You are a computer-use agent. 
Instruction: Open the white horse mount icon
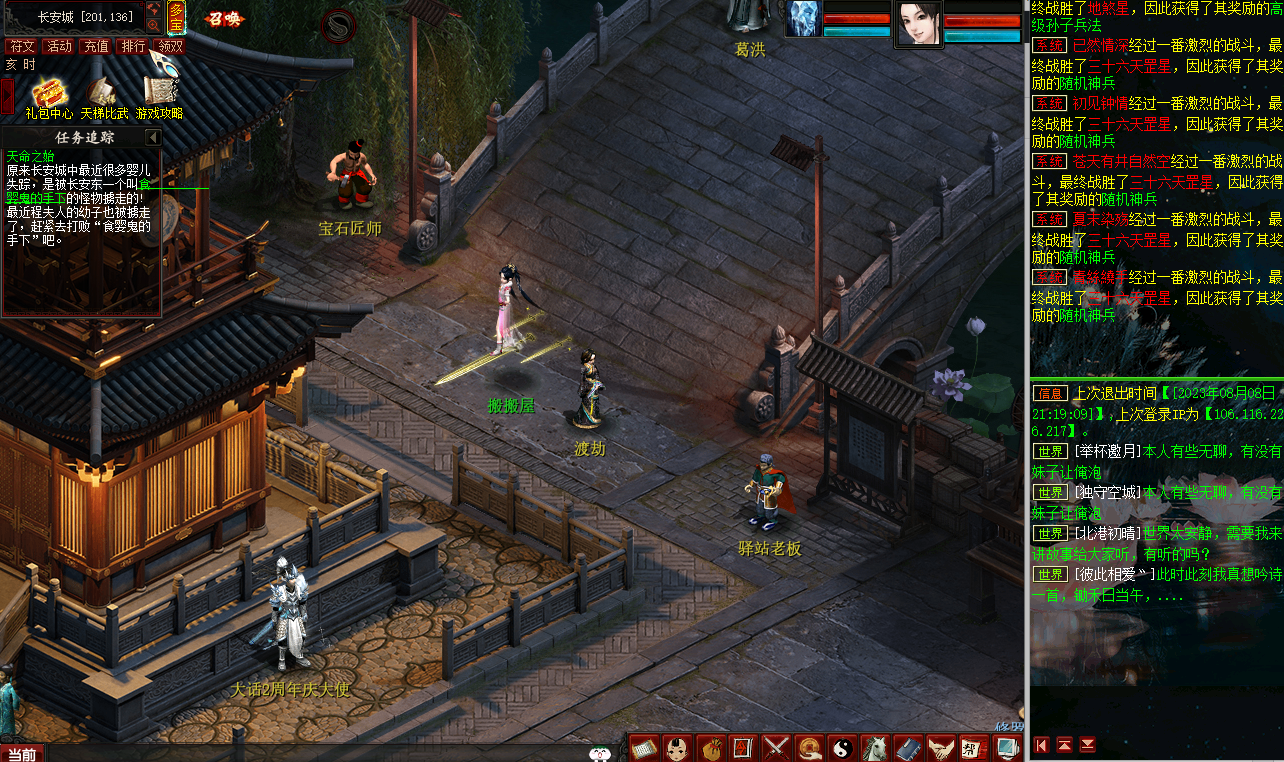[876, 747]
